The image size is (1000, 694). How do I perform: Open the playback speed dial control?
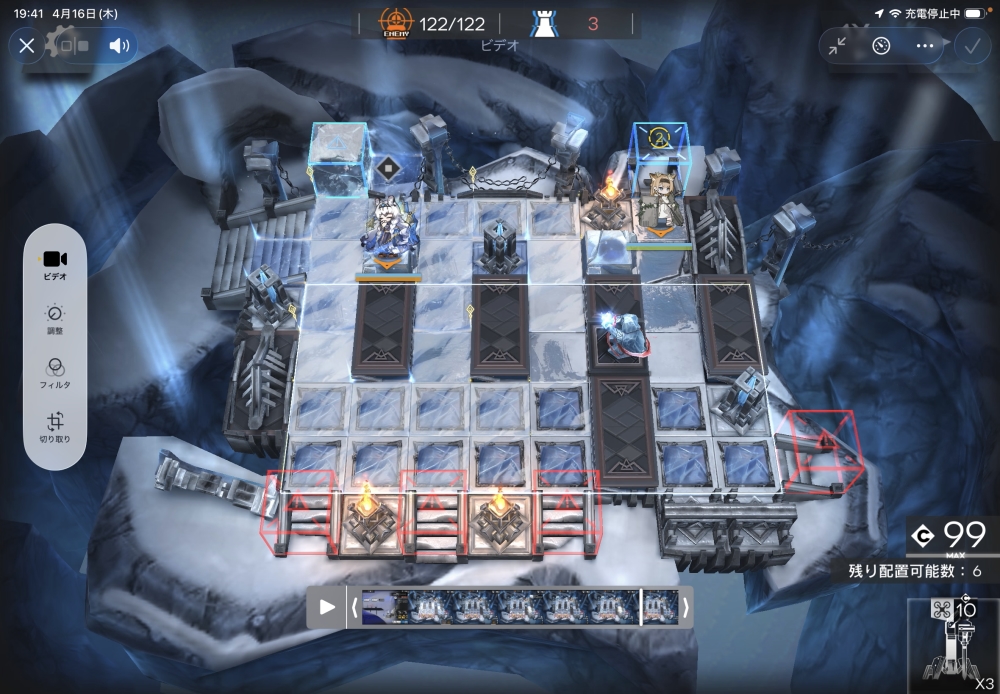[881, 45]
